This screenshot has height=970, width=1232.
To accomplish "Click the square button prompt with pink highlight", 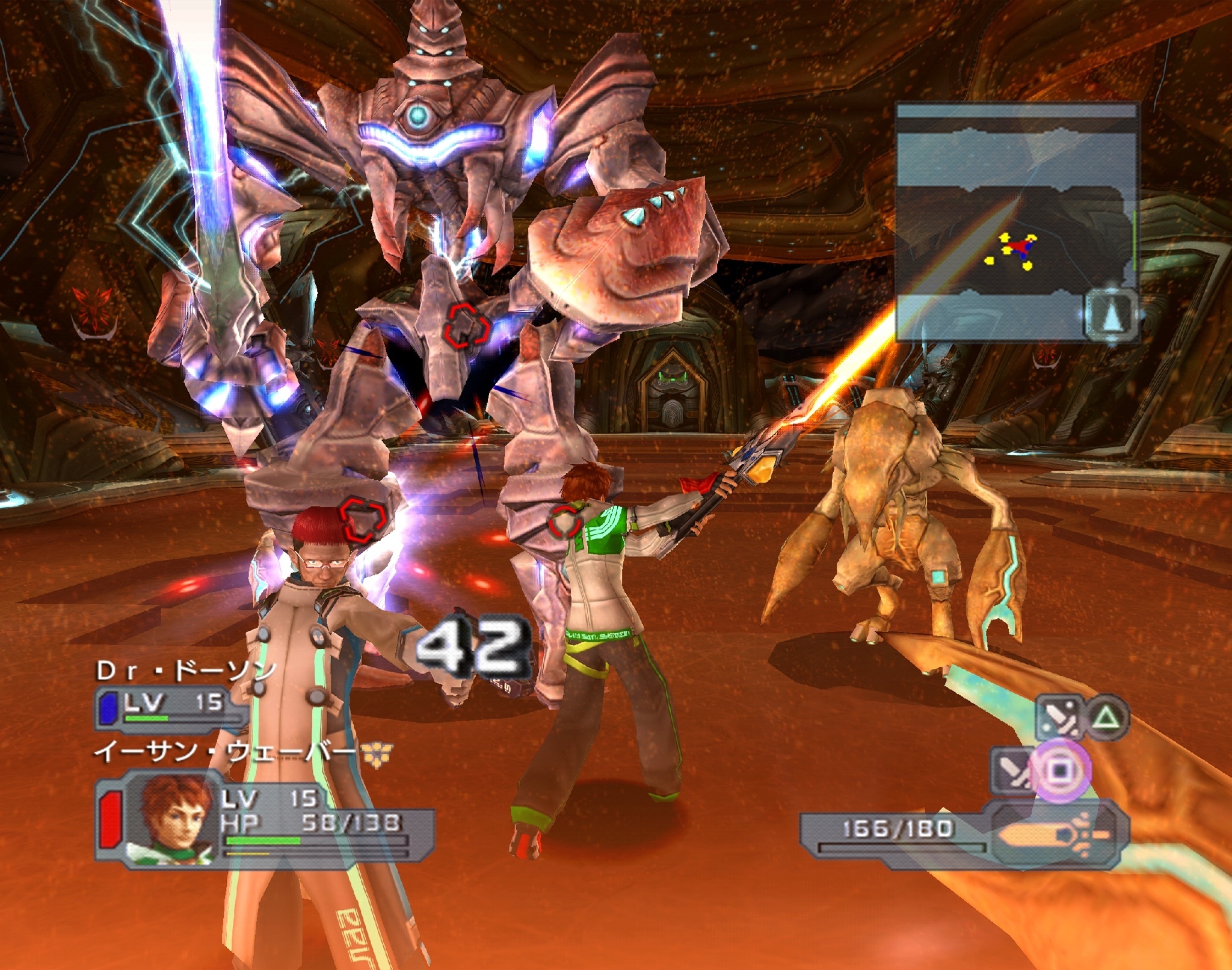I will coord(1061,770).
